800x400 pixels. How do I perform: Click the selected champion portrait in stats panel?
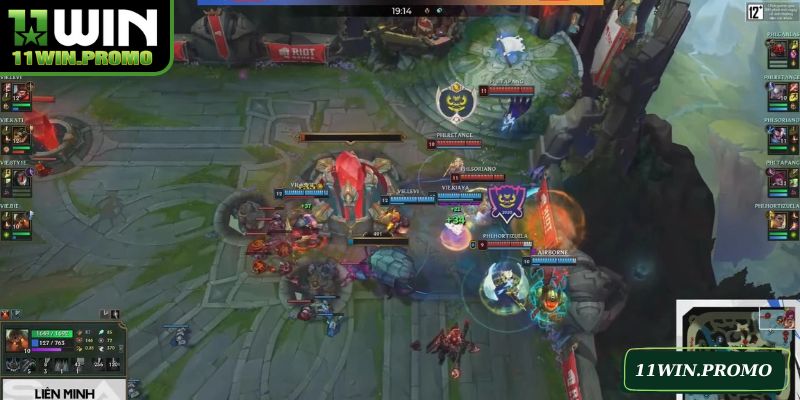pyautogui.click(x=17, y=342)
